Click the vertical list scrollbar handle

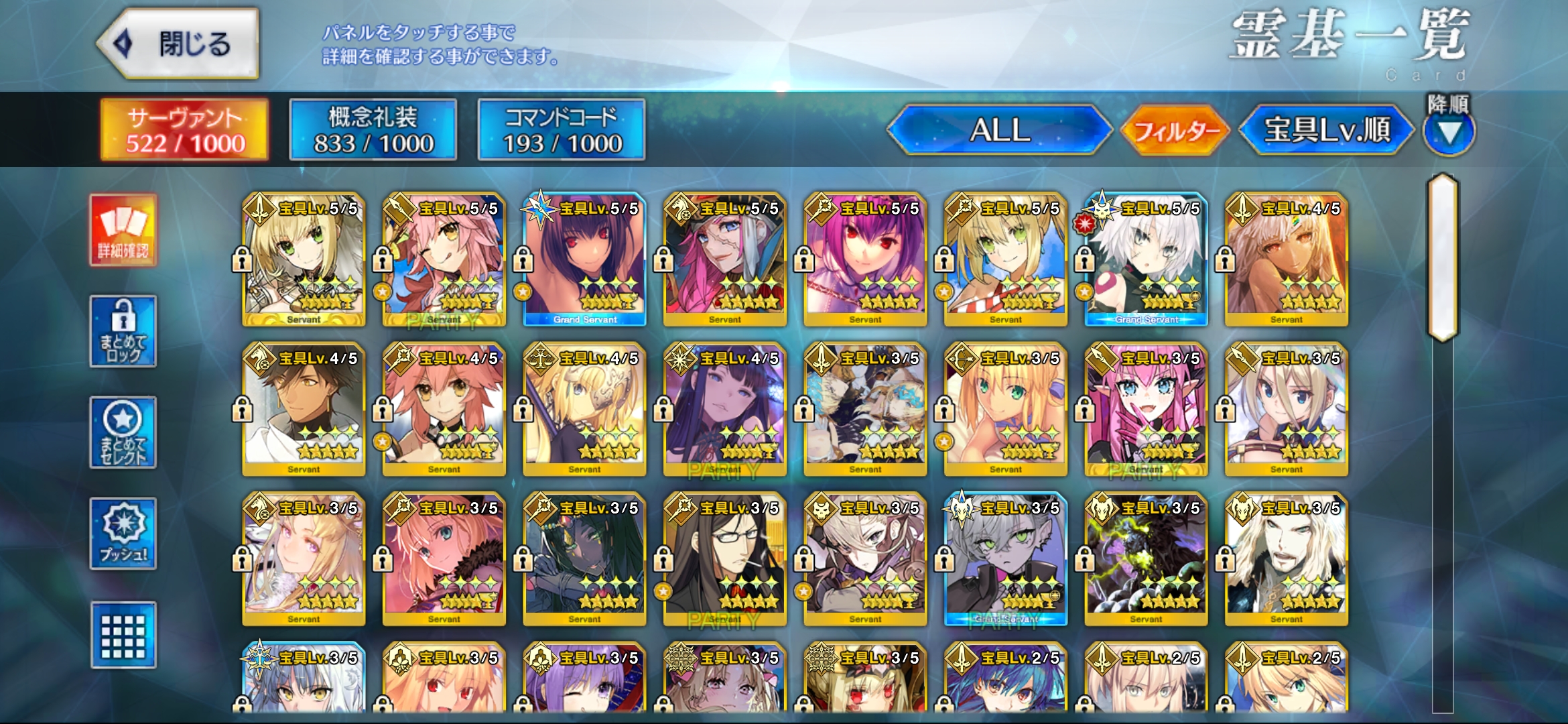pyautogui.click(x=1443, y=258)
